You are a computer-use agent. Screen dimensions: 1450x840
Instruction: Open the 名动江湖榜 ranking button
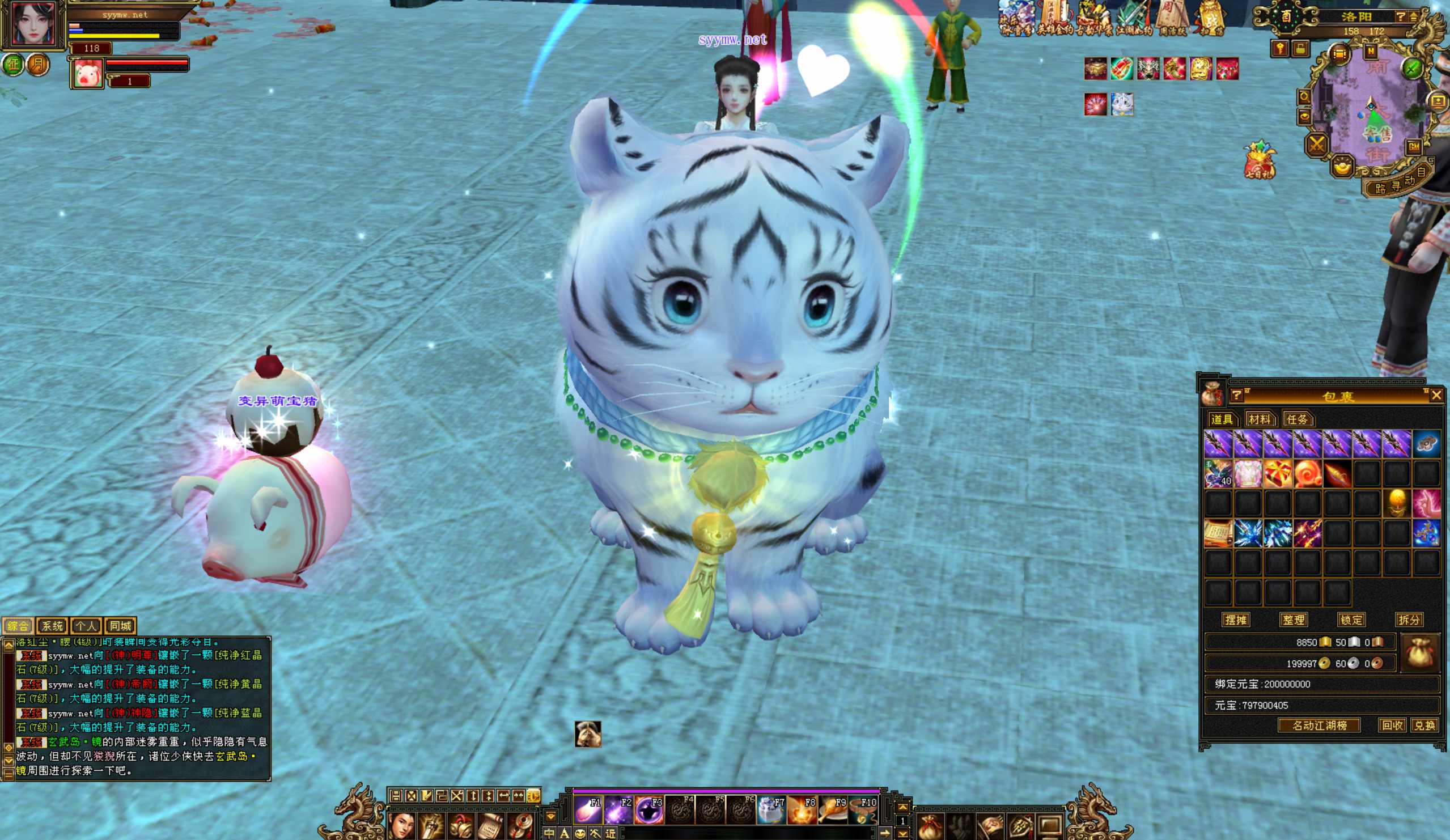pos(1319,725)
